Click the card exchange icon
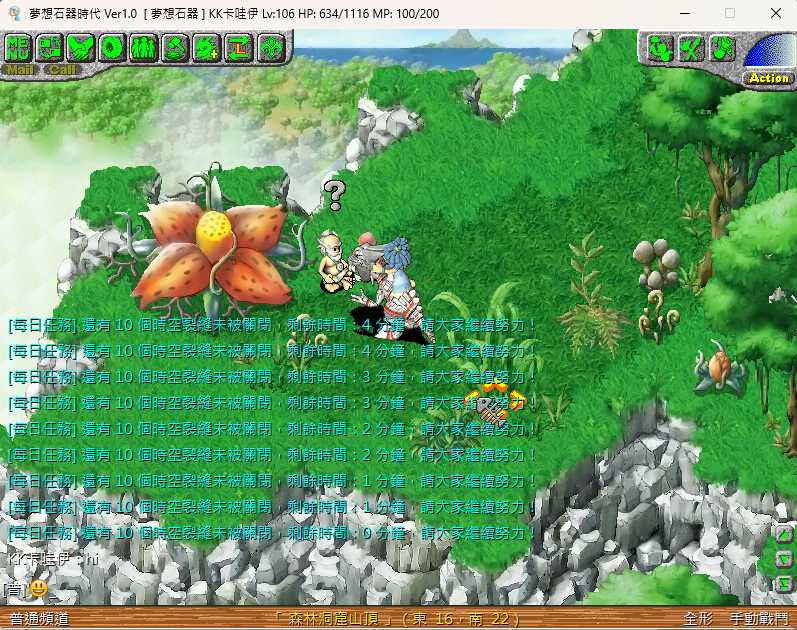The height and width of the screenshot is (630, 797). (x=50, y=47)
